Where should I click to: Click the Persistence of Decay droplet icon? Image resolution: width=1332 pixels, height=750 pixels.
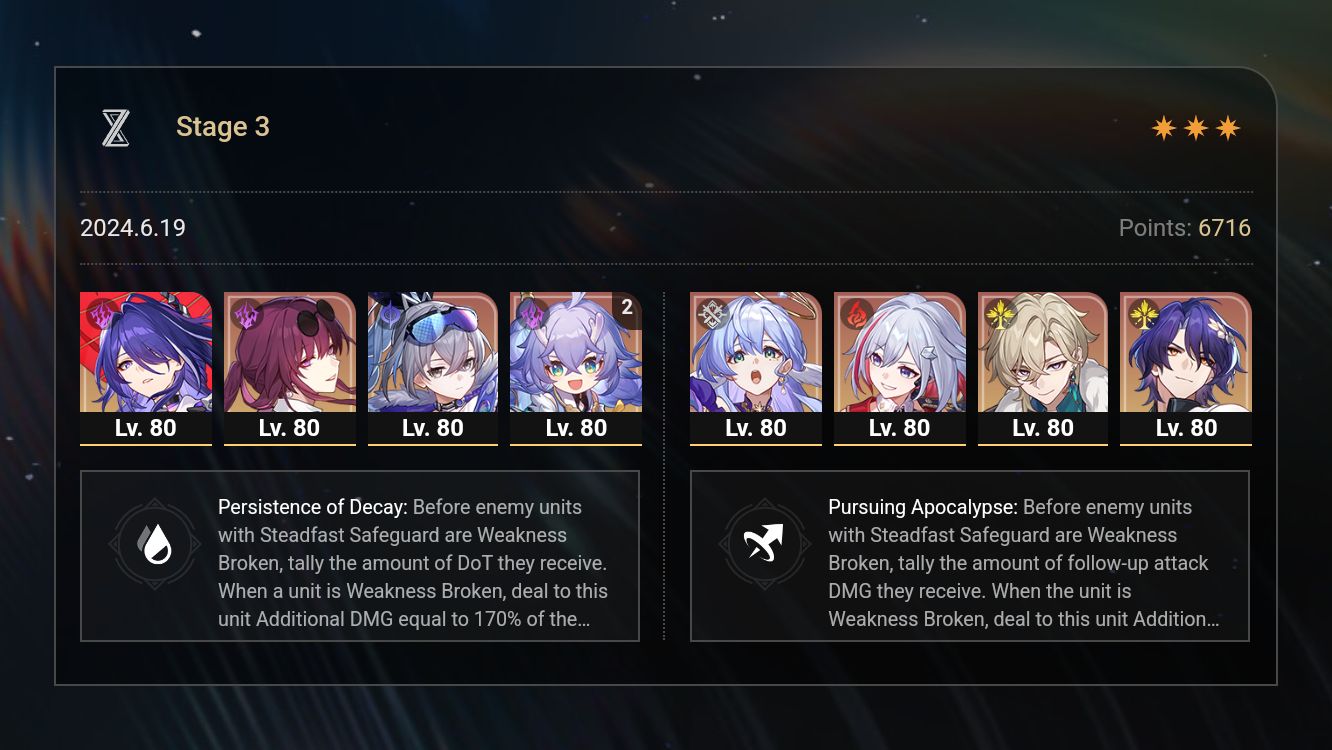155,545
